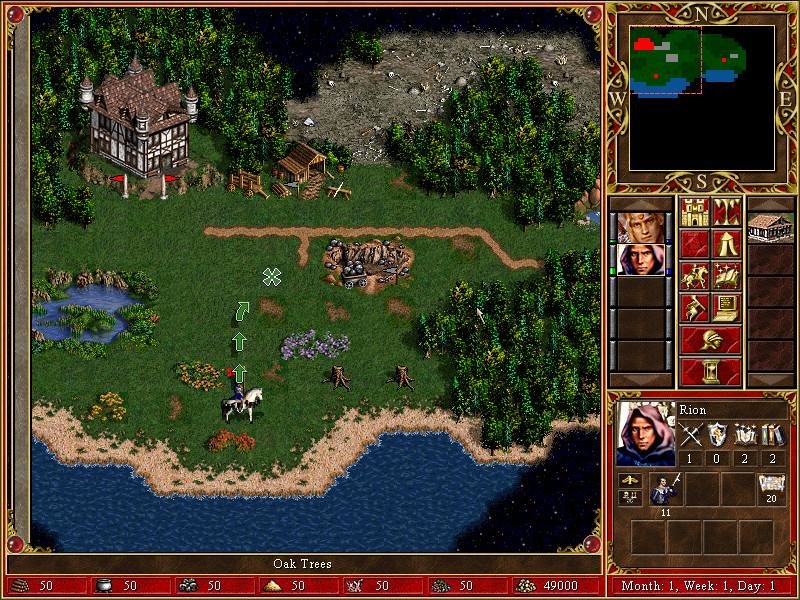Image resolution: width=800 pixels, height=600 pixels.
Task: Open the Kingdom Overview castle button
Action: [694, 212]
